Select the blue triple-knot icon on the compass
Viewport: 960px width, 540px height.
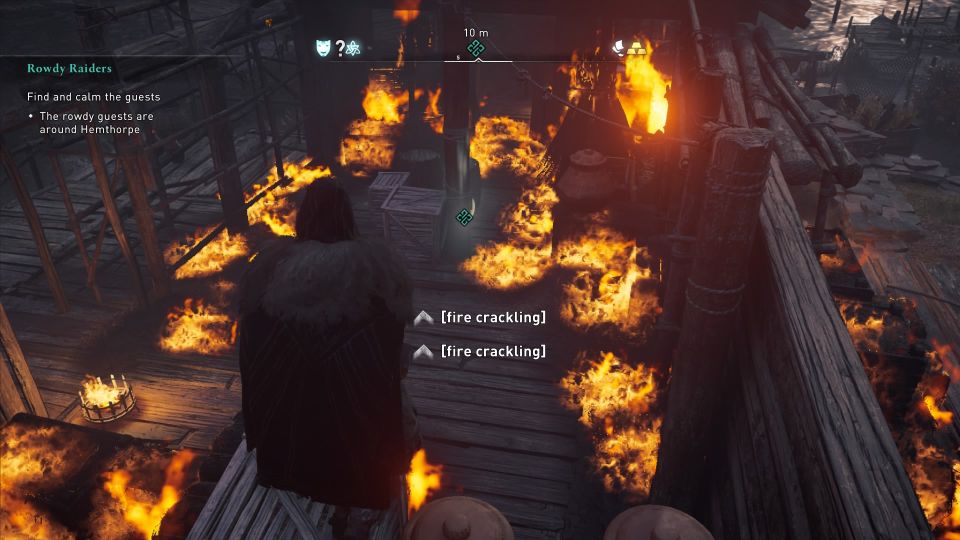[x=353, y=47]
